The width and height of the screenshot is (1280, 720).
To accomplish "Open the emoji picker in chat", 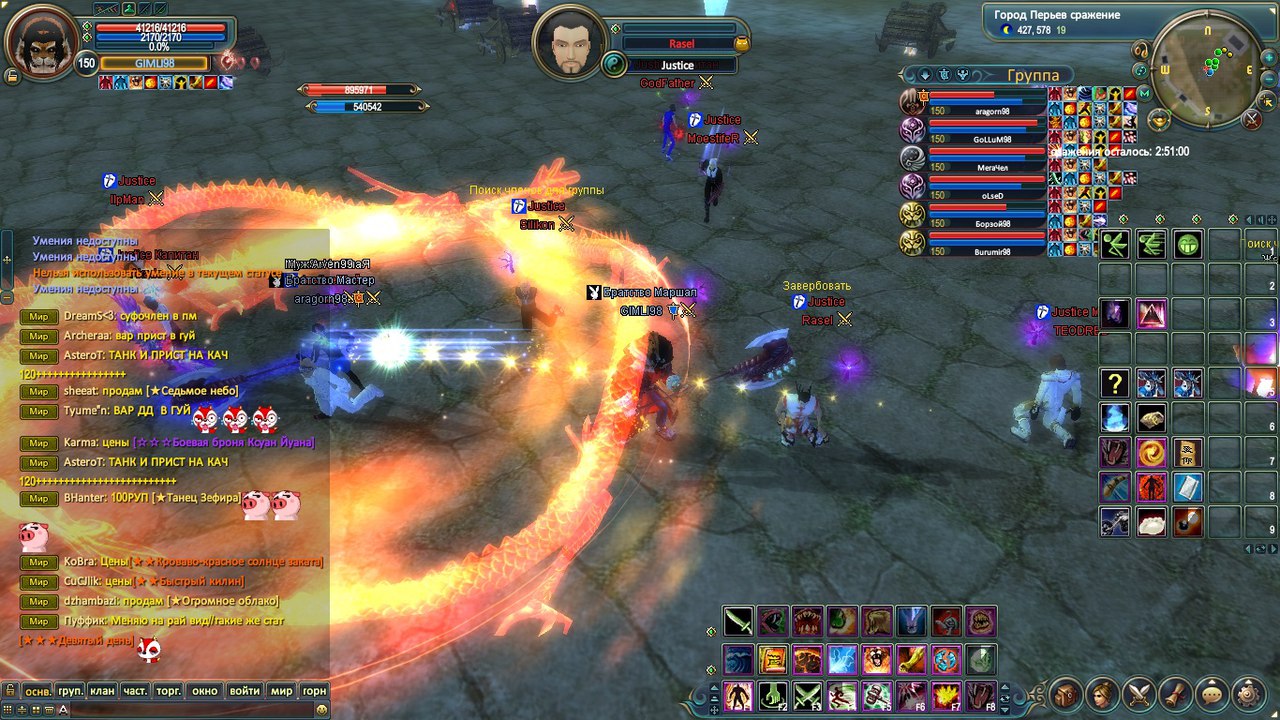I will (322, 709).
